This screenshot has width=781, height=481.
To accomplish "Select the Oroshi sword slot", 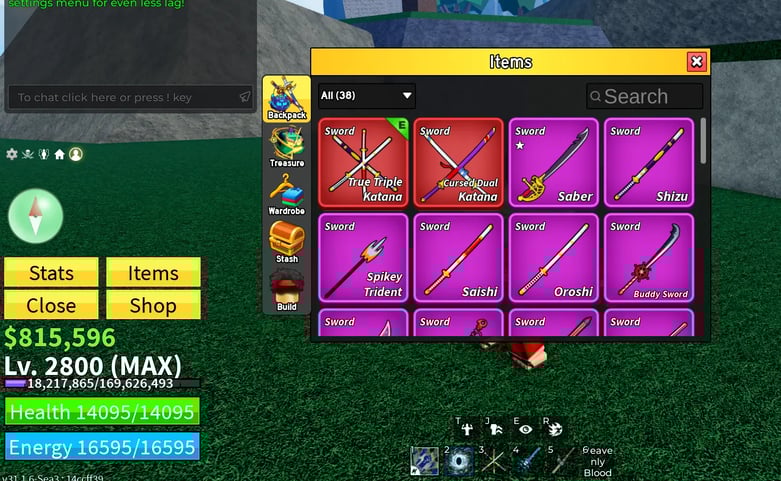I will coord(553,257).
